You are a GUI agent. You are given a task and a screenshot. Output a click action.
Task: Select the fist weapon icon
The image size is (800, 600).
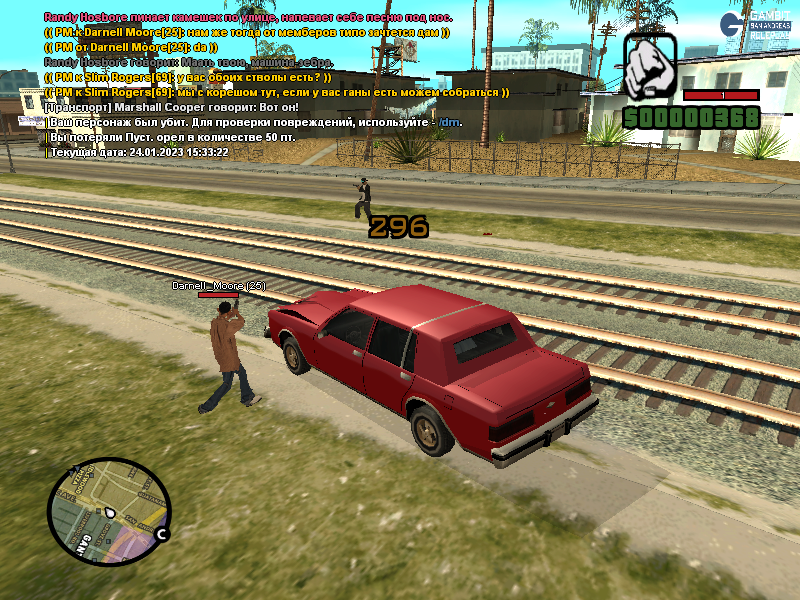click(650, 66)
